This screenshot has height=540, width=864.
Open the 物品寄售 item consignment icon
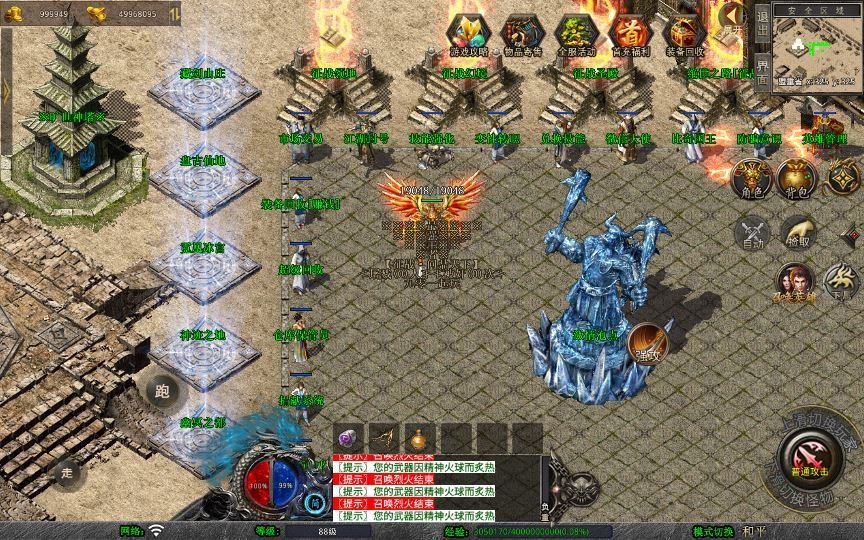point(522,35)
